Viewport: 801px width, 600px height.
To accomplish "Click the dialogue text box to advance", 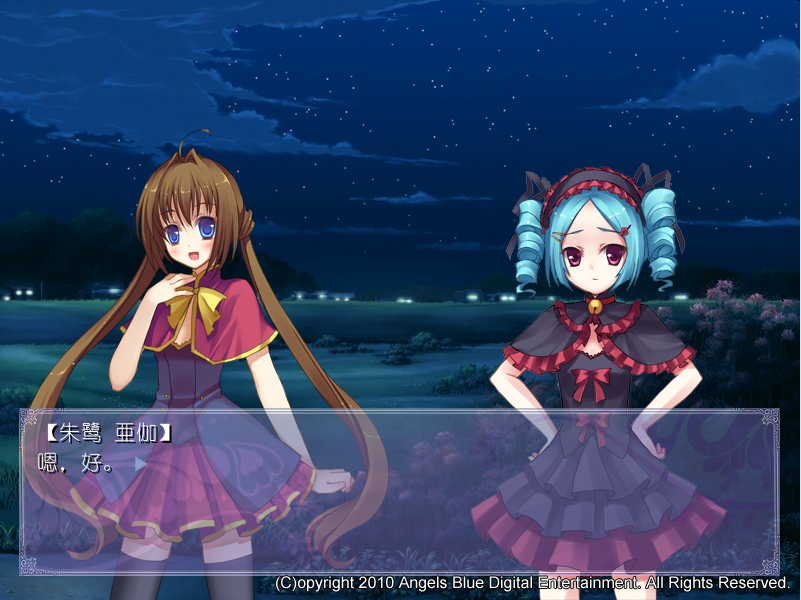I will [x=400, y=500].
